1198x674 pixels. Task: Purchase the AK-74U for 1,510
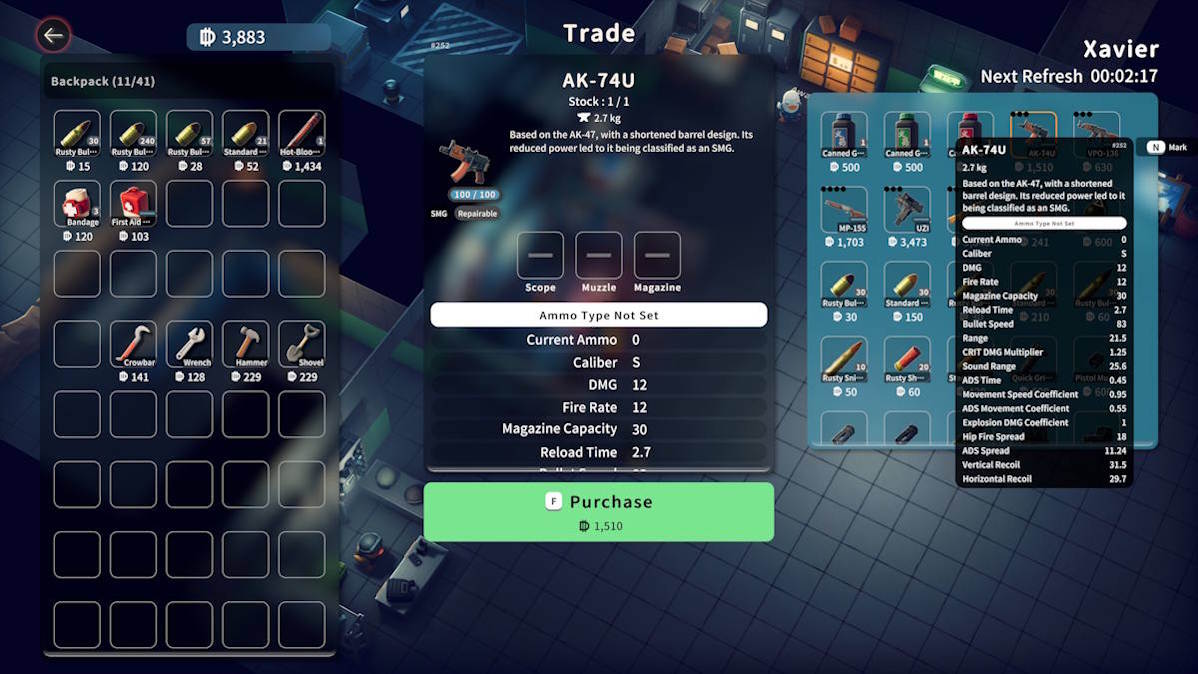click(x=598, y=511)
